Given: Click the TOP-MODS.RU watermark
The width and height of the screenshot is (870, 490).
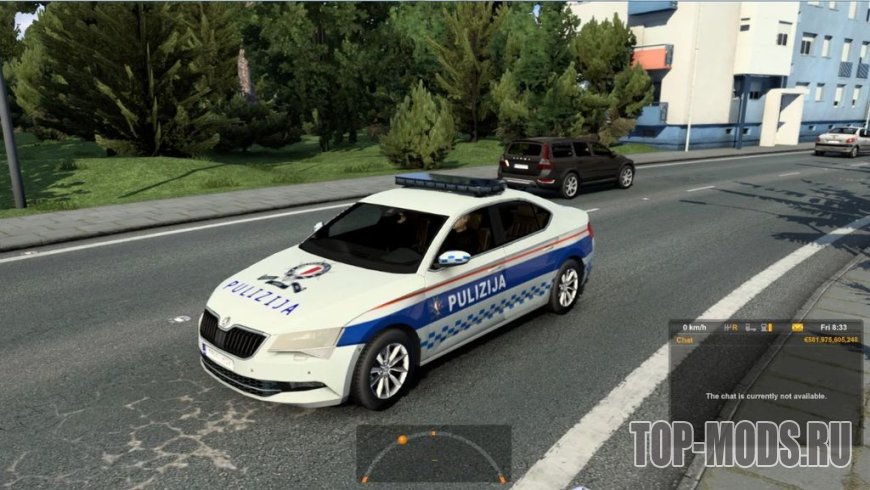Looking at the screenshot, I should [x=740, y=443].
